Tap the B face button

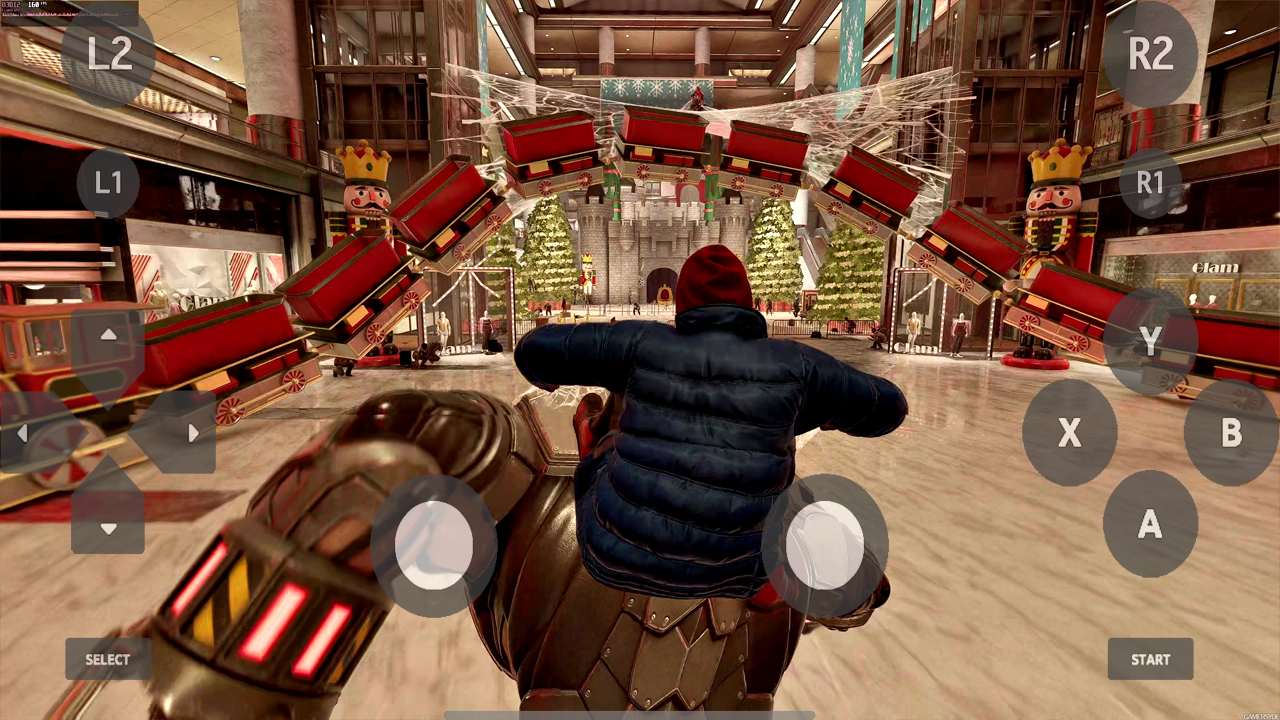pos(1230,434)
